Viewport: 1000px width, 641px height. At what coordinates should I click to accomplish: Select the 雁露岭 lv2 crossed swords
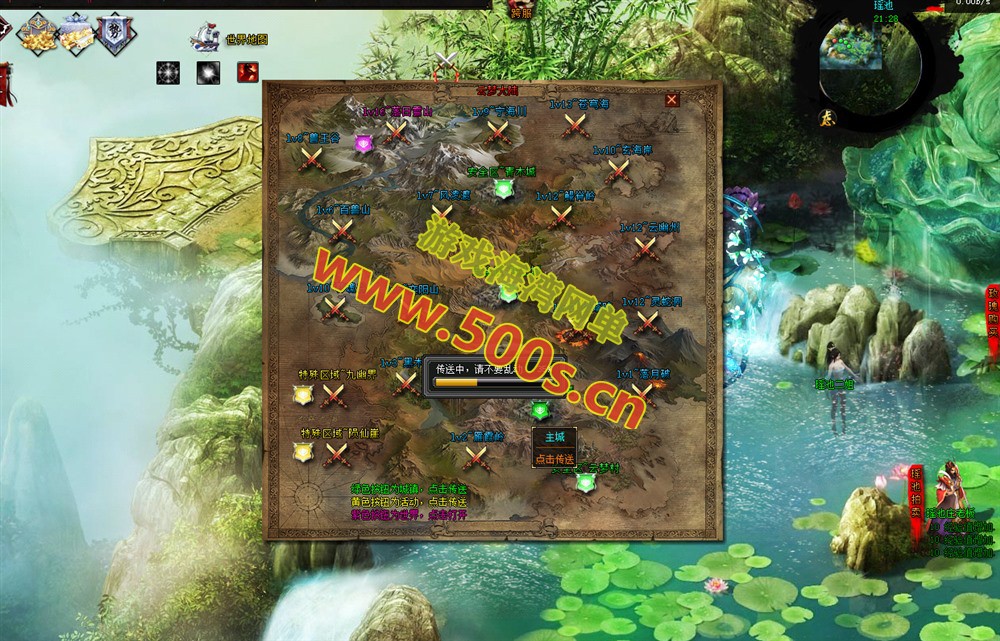tap(476, 458)
